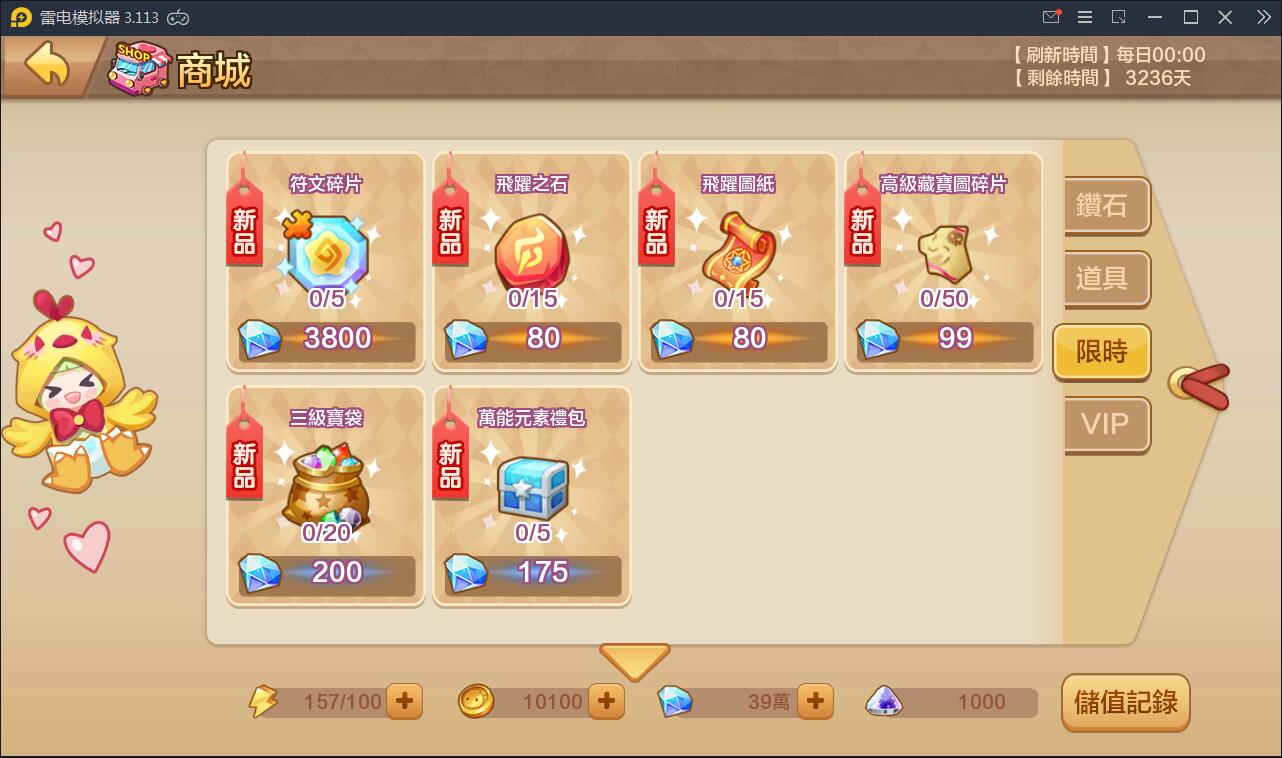Open the 儲值記錄 recharge record
The height and width of the screenshot is (758, 1282).
tap(1125, 703)
